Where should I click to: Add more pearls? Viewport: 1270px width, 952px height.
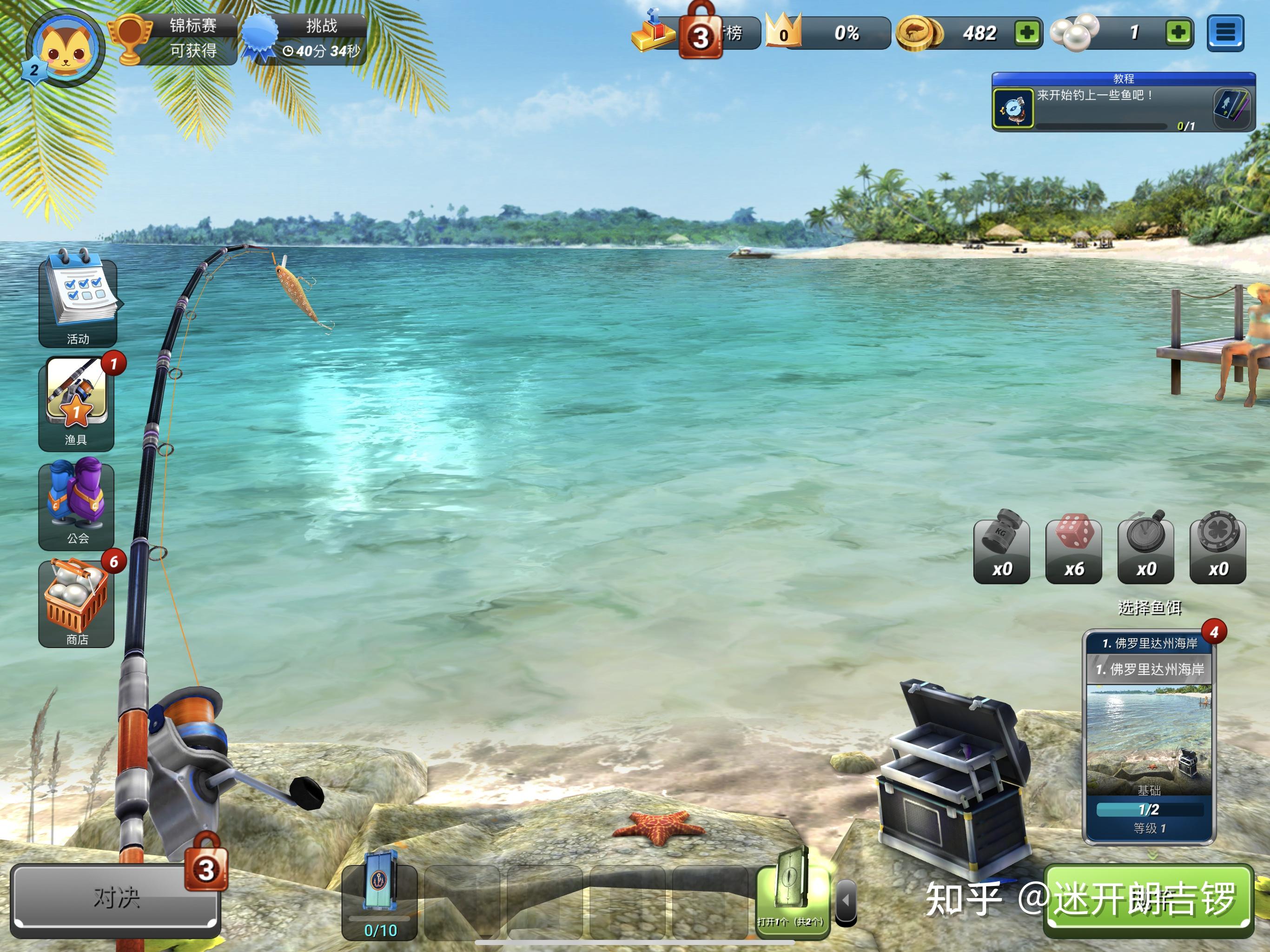tap(1179, 33)
